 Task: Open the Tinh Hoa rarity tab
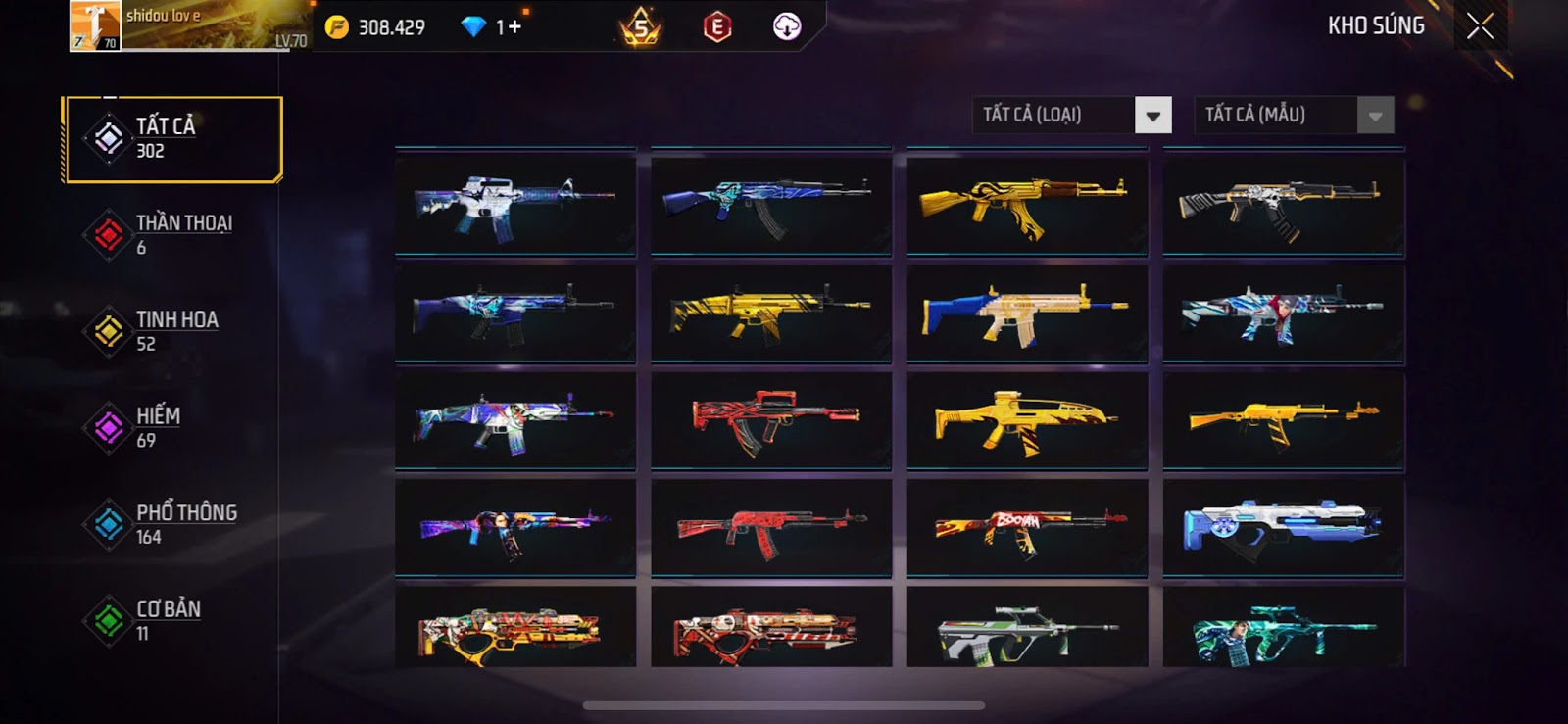[172, 331]
